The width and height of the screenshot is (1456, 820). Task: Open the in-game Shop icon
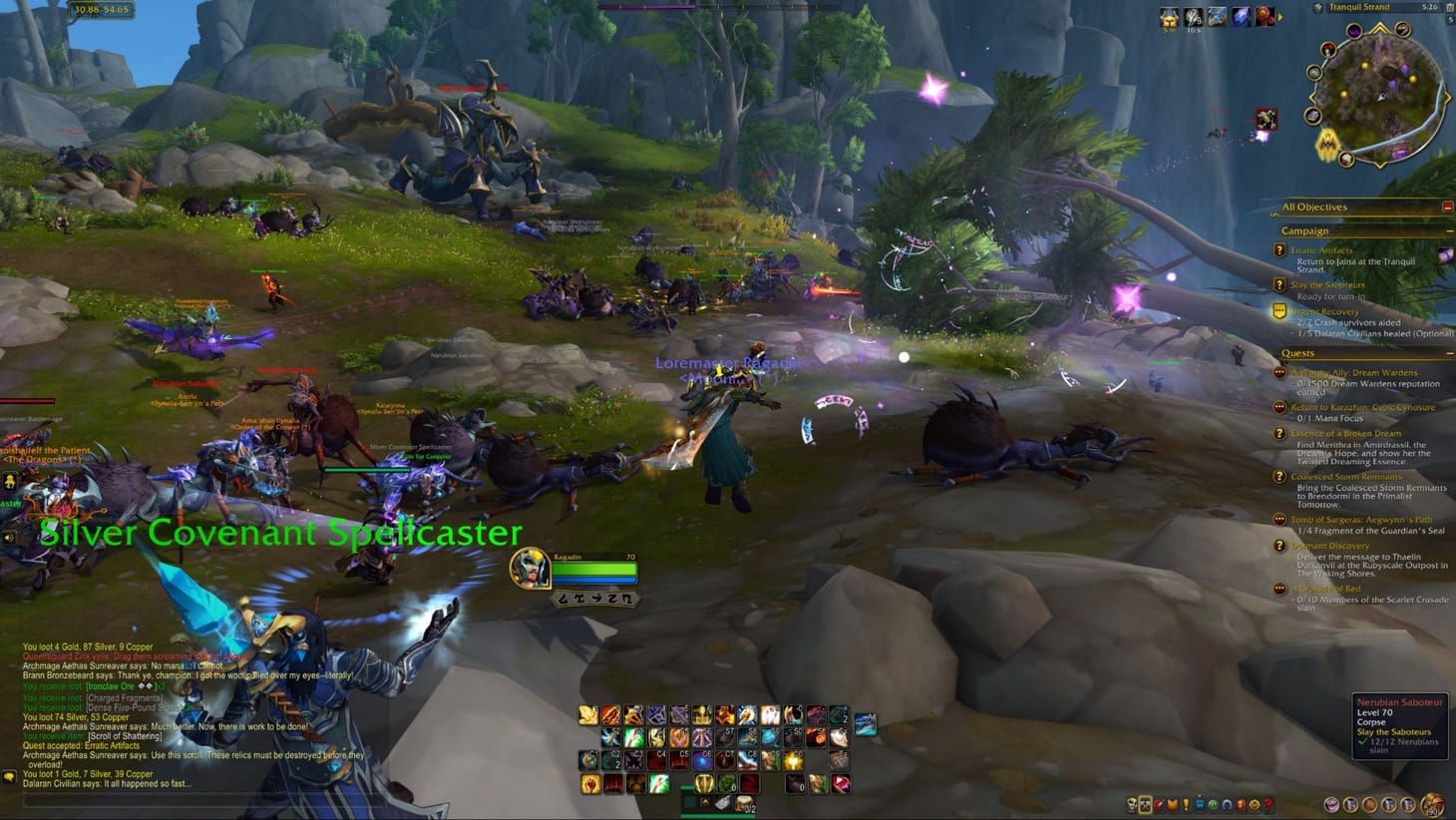tap(1255, 804)
